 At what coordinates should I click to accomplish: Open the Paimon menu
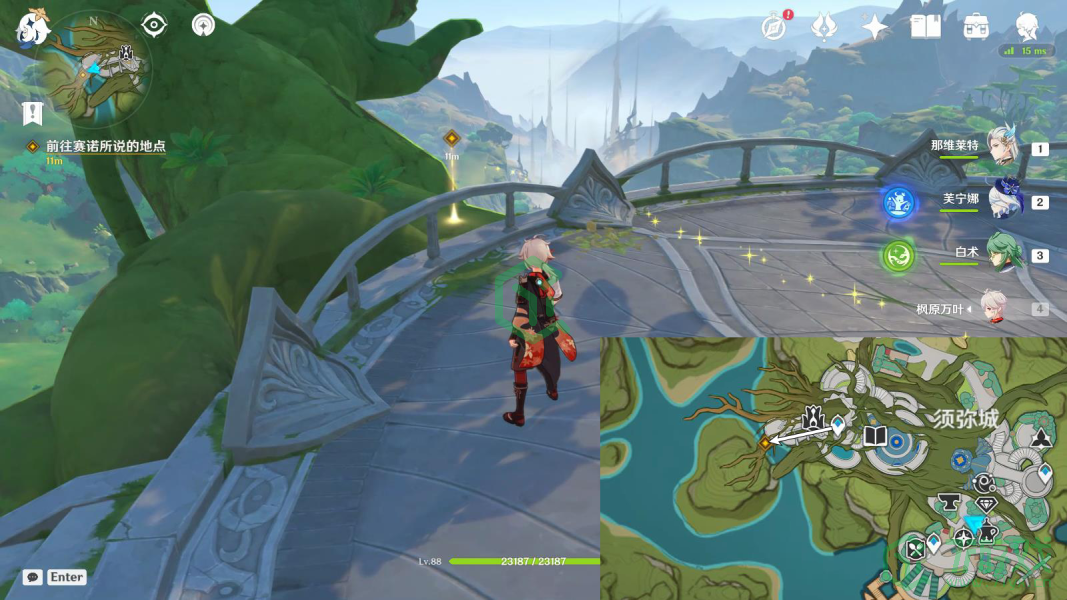[33, 27]
